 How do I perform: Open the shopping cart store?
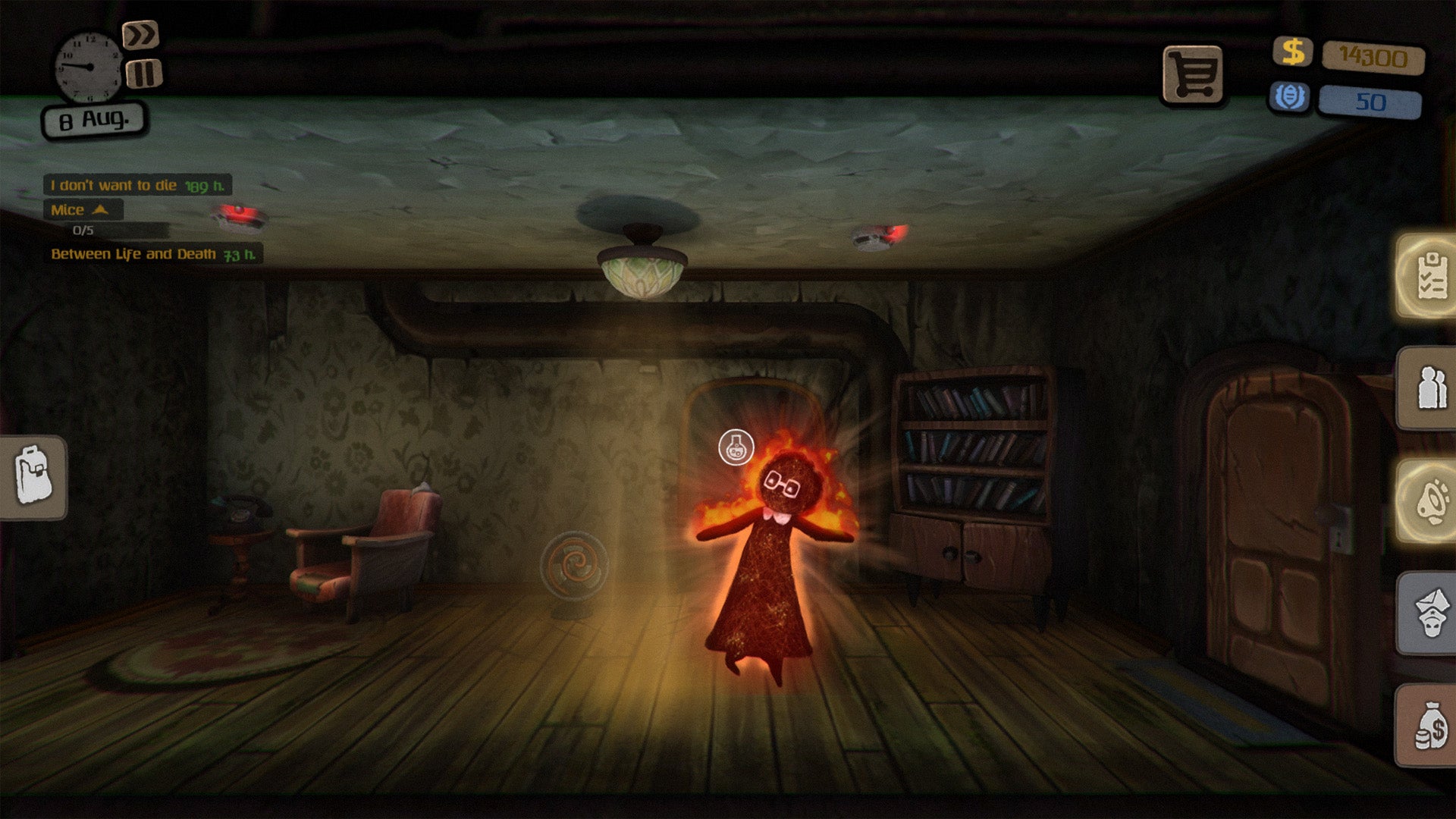click(x=1193, y=74)
